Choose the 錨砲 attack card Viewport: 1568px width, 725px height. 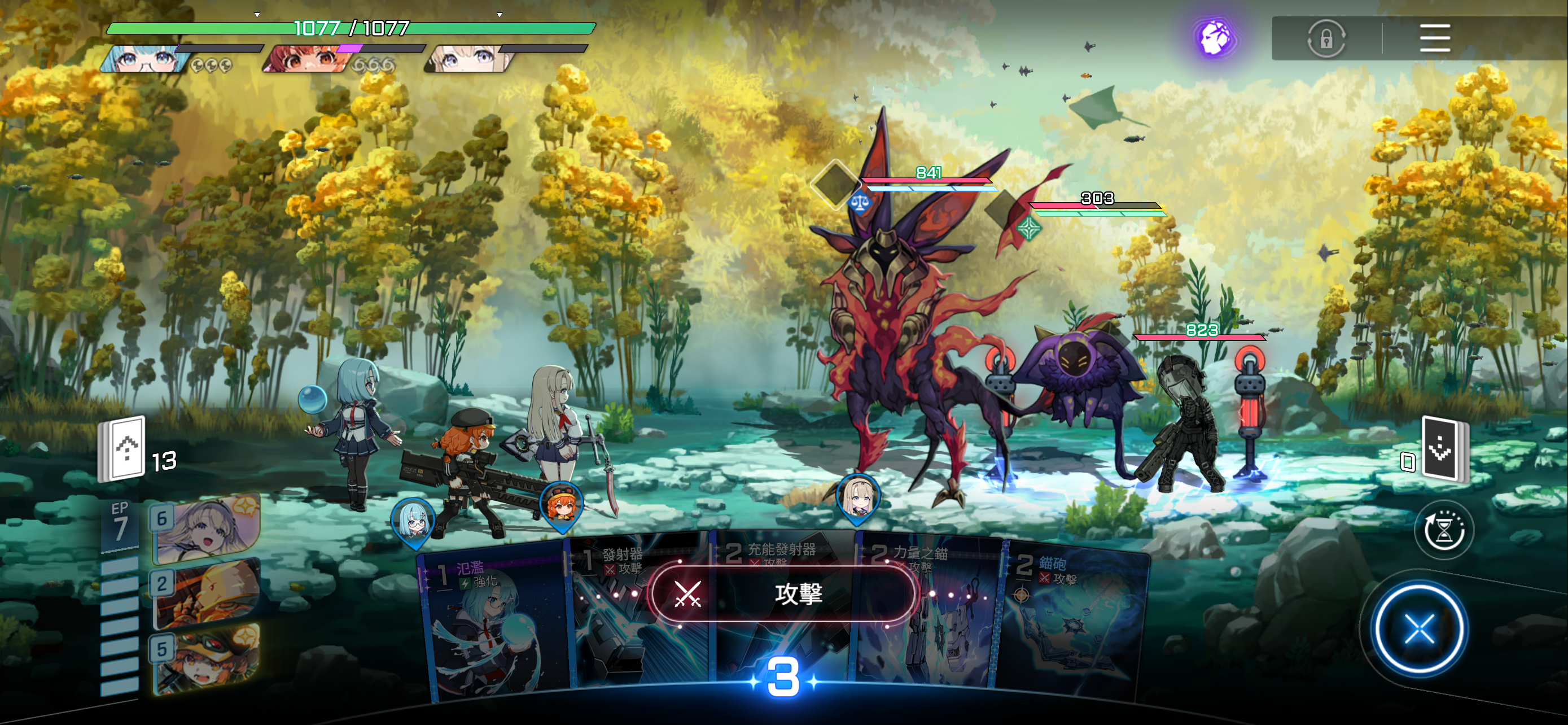pyautogui.click(x=1074, y=627)
